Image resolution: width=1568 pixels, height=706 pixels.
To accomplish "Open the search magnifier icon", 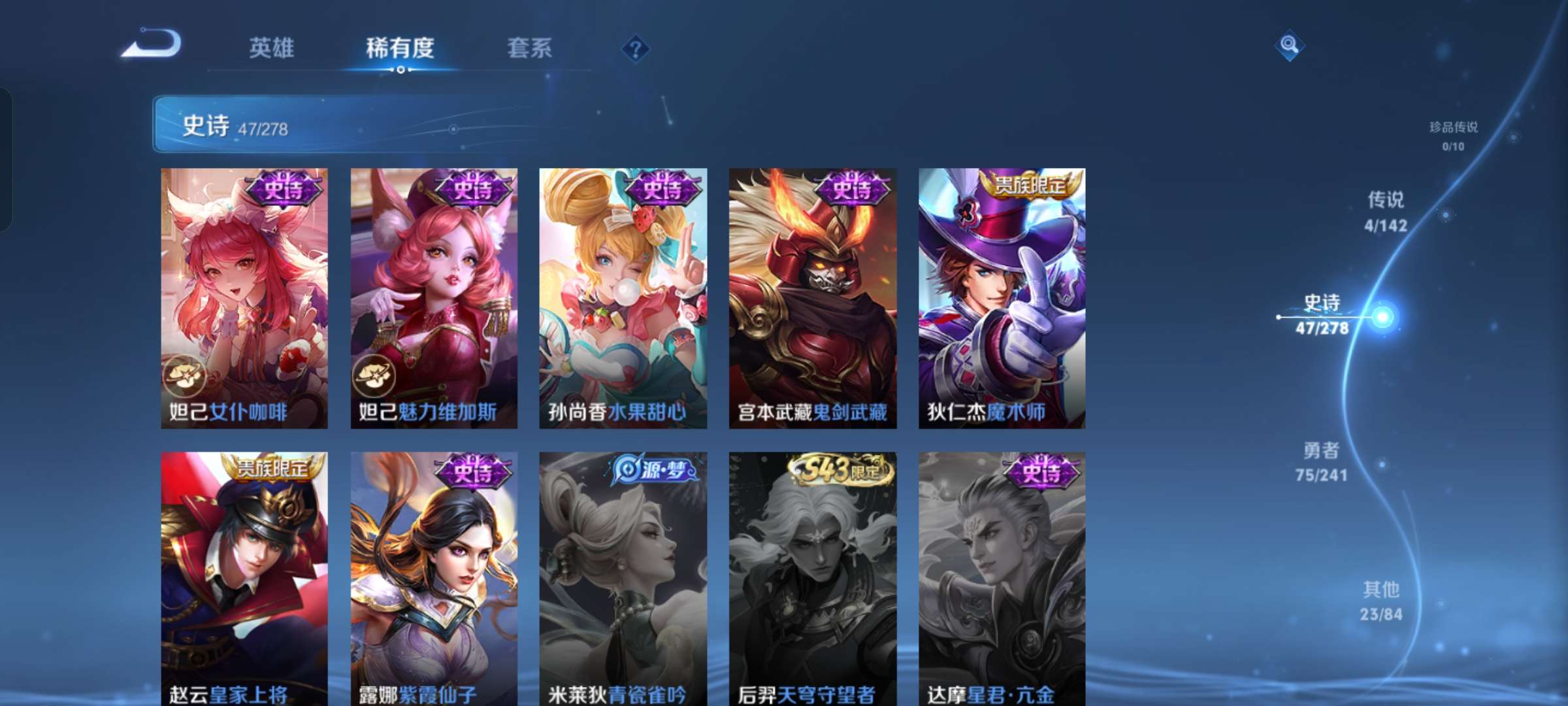I will click(1288, 46).
